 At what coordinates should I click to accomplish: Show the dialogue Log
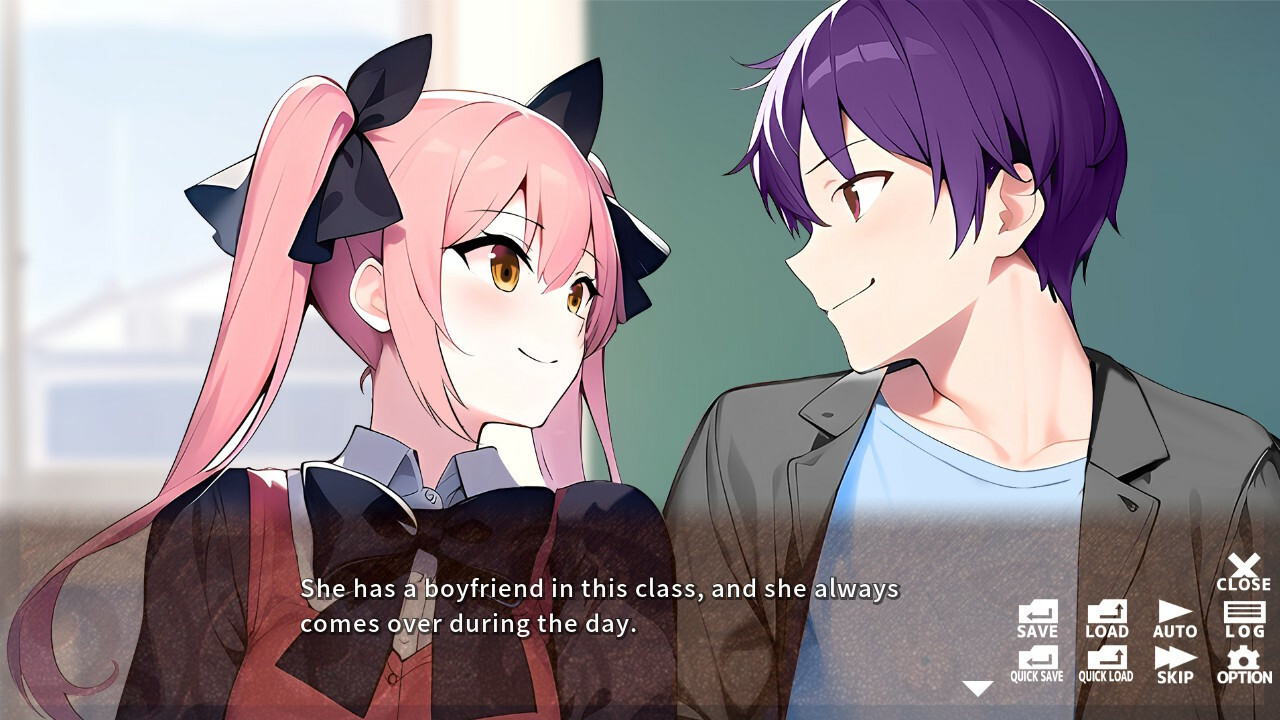point(1243,619)
